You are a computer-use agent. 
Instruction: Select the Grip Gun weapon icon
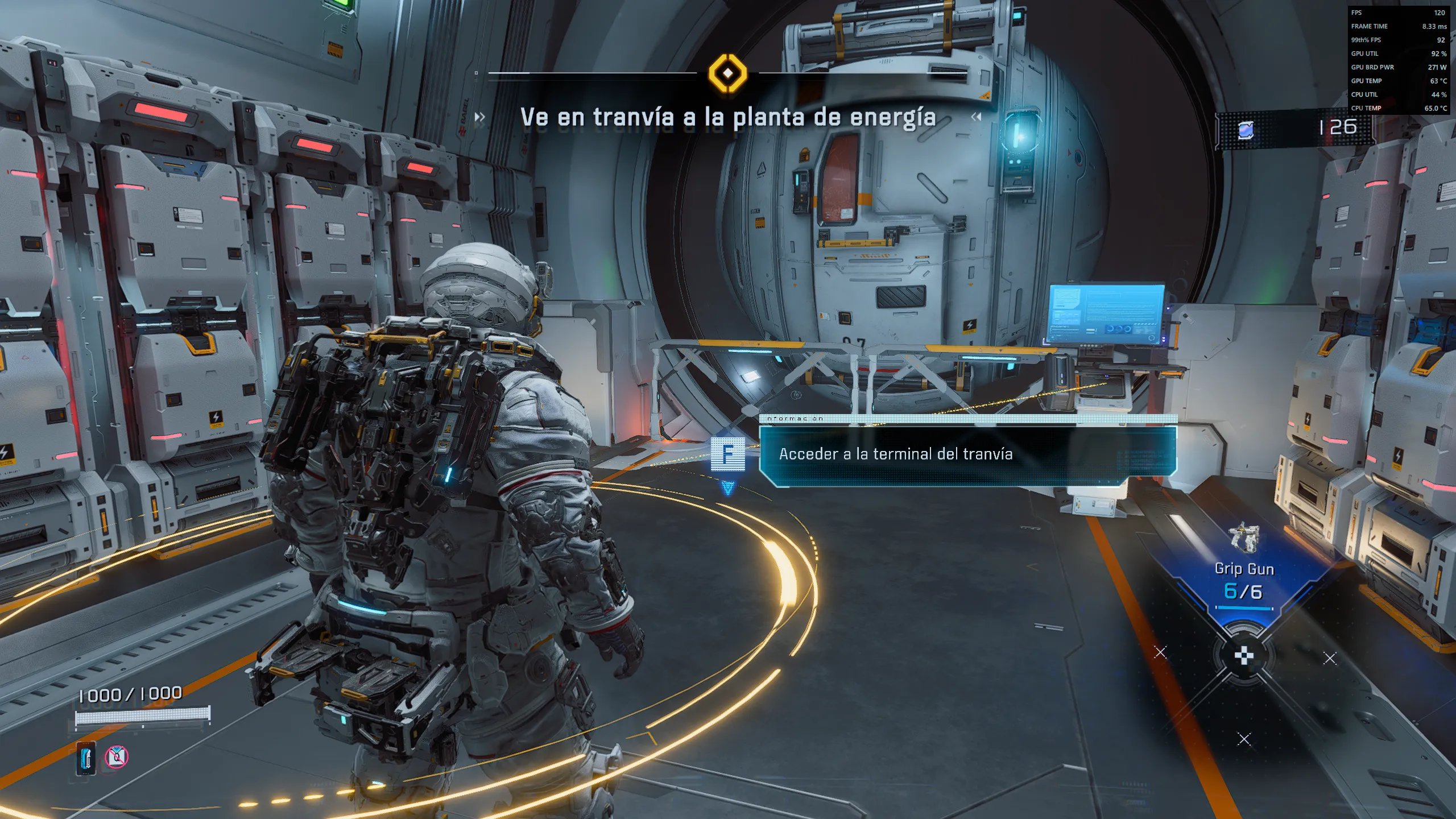[1244, 537]
